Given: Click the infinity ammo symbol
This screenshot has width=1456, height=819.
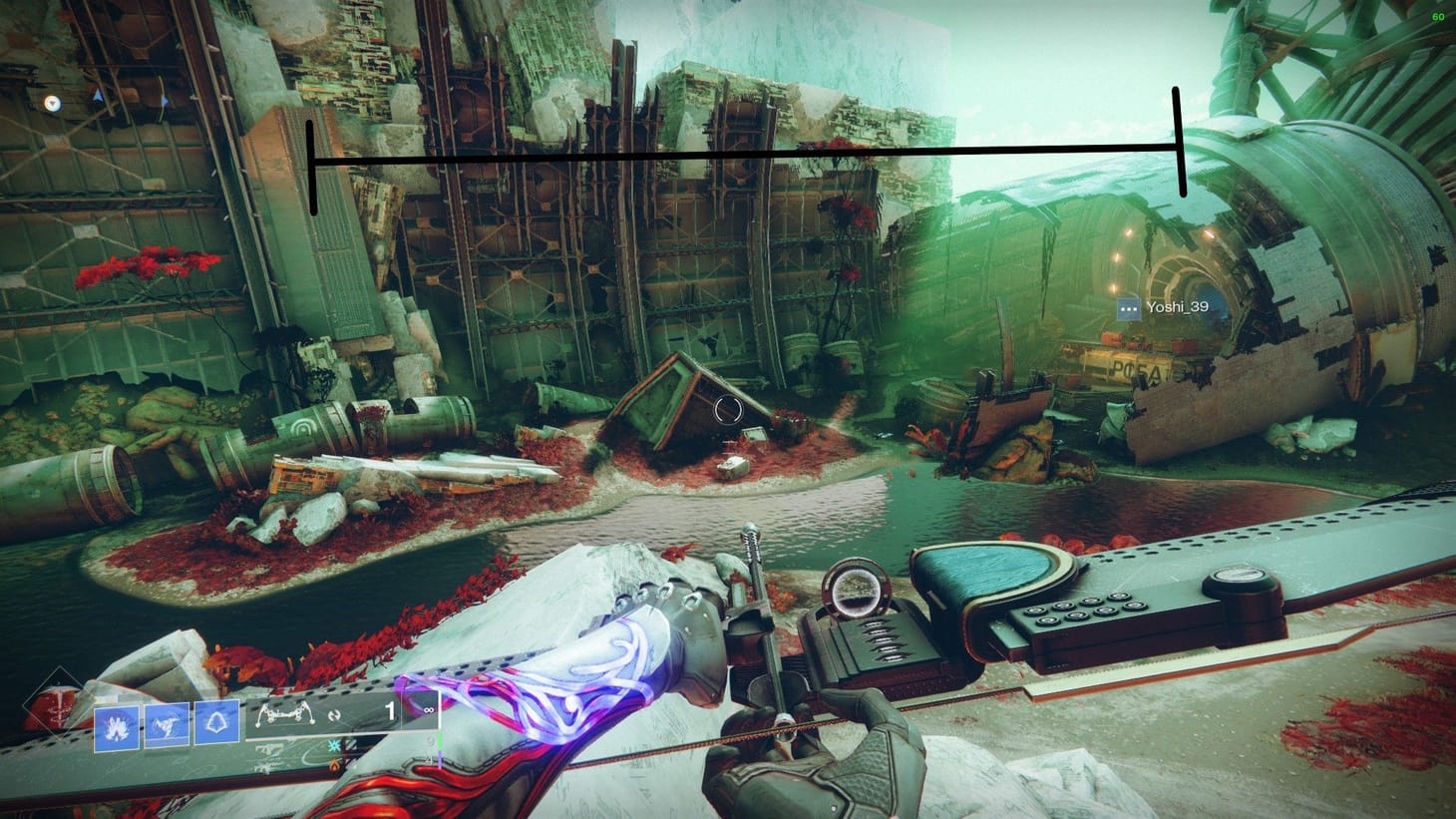Looking at the screenshot, I should pyautogui.click(x=429, y=709).
